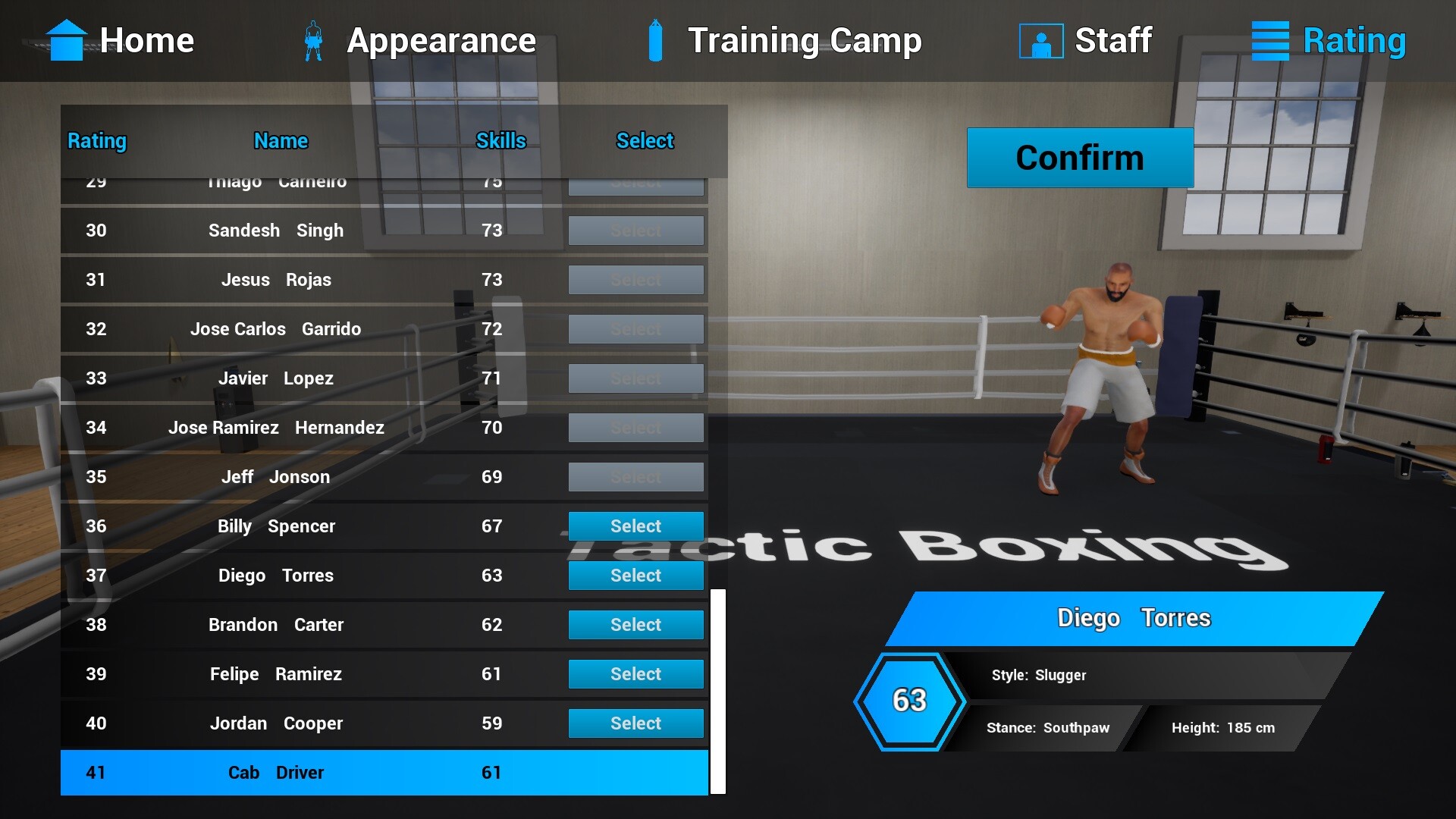Click the Home house icon
Image resolution: width=1456 pixels, height=819 pixels.
67,40
